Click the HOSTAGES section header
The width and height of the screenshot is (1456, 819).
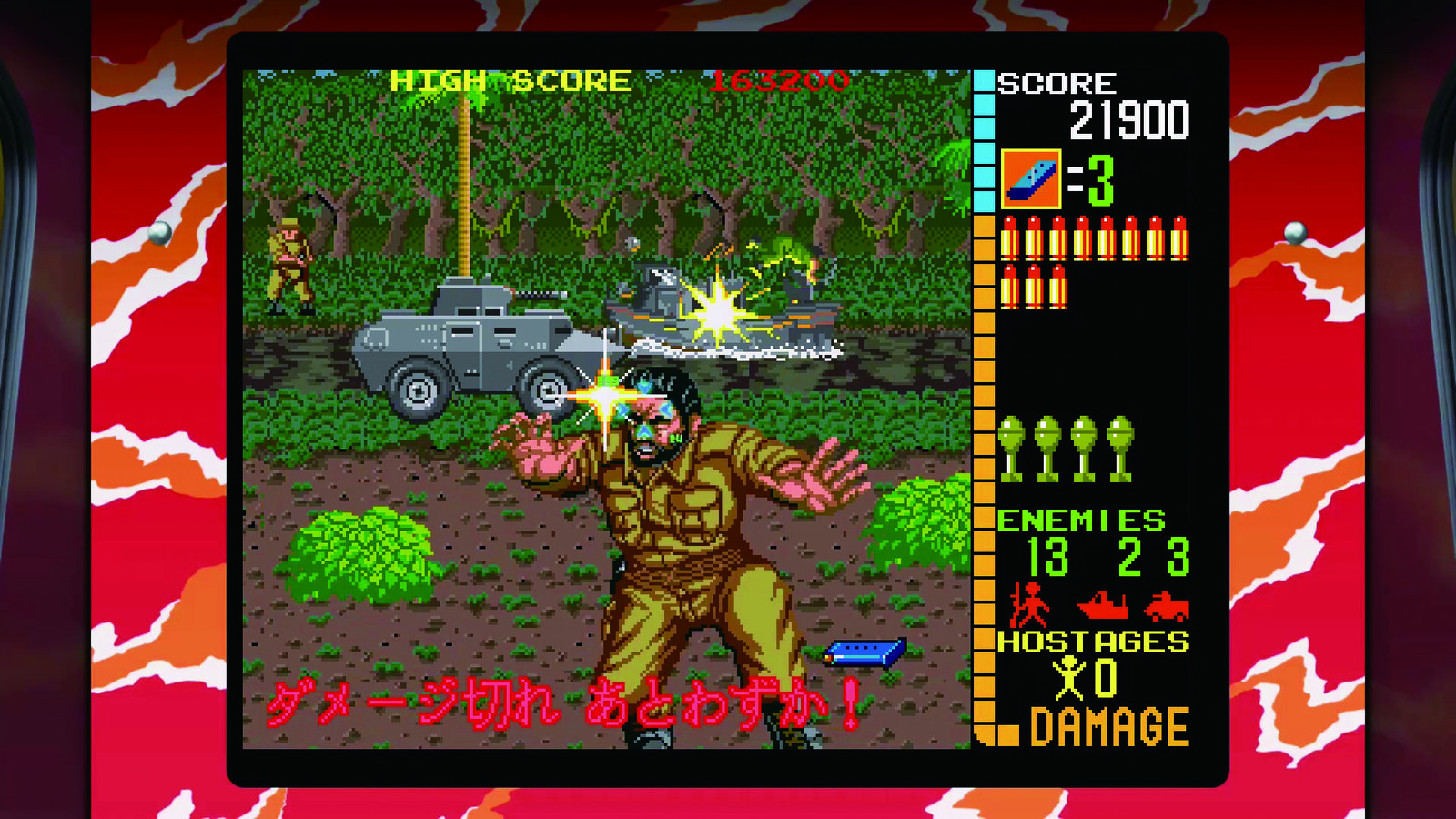coord(1092,642)
